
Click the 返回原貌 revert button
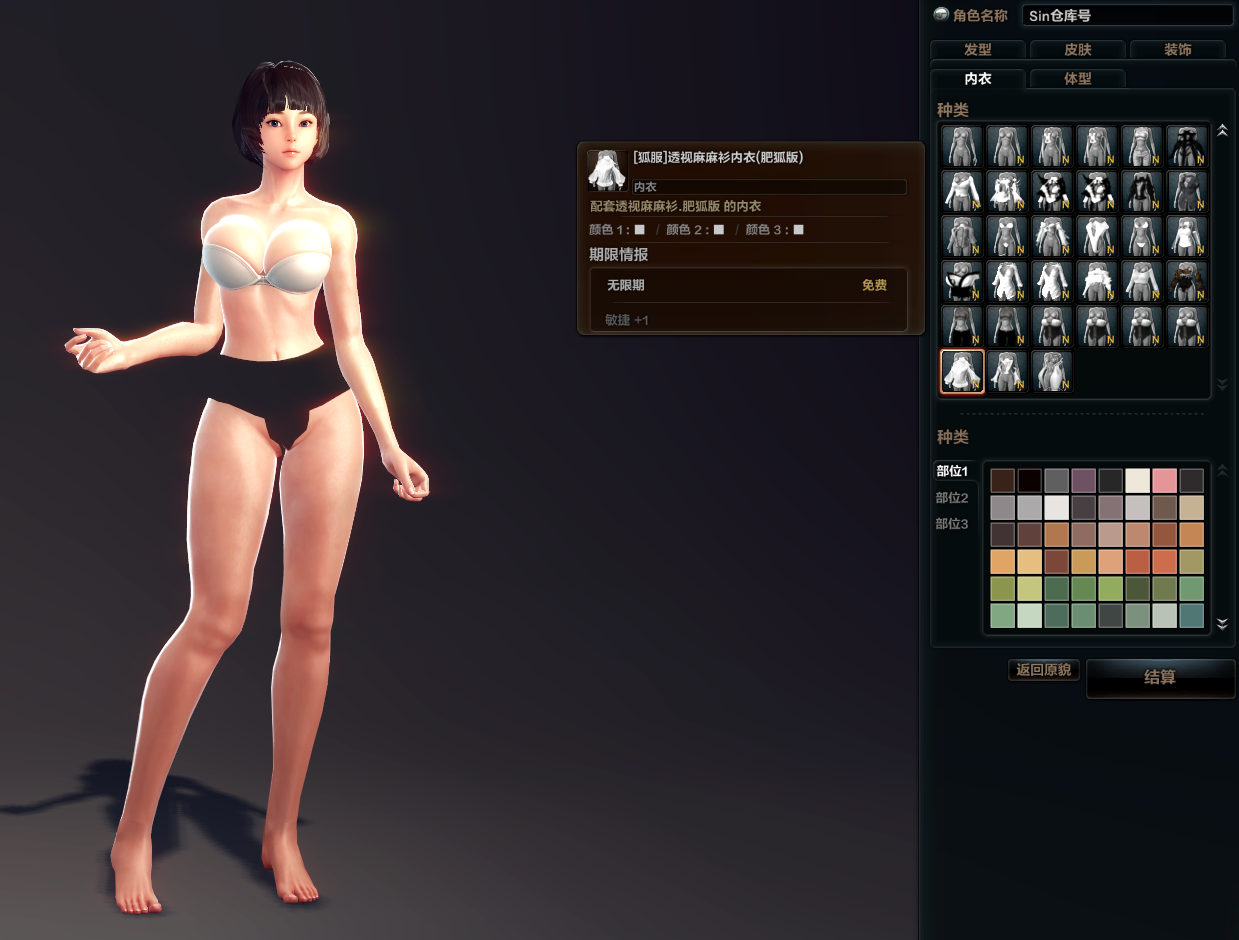(x=1044, y=670)
